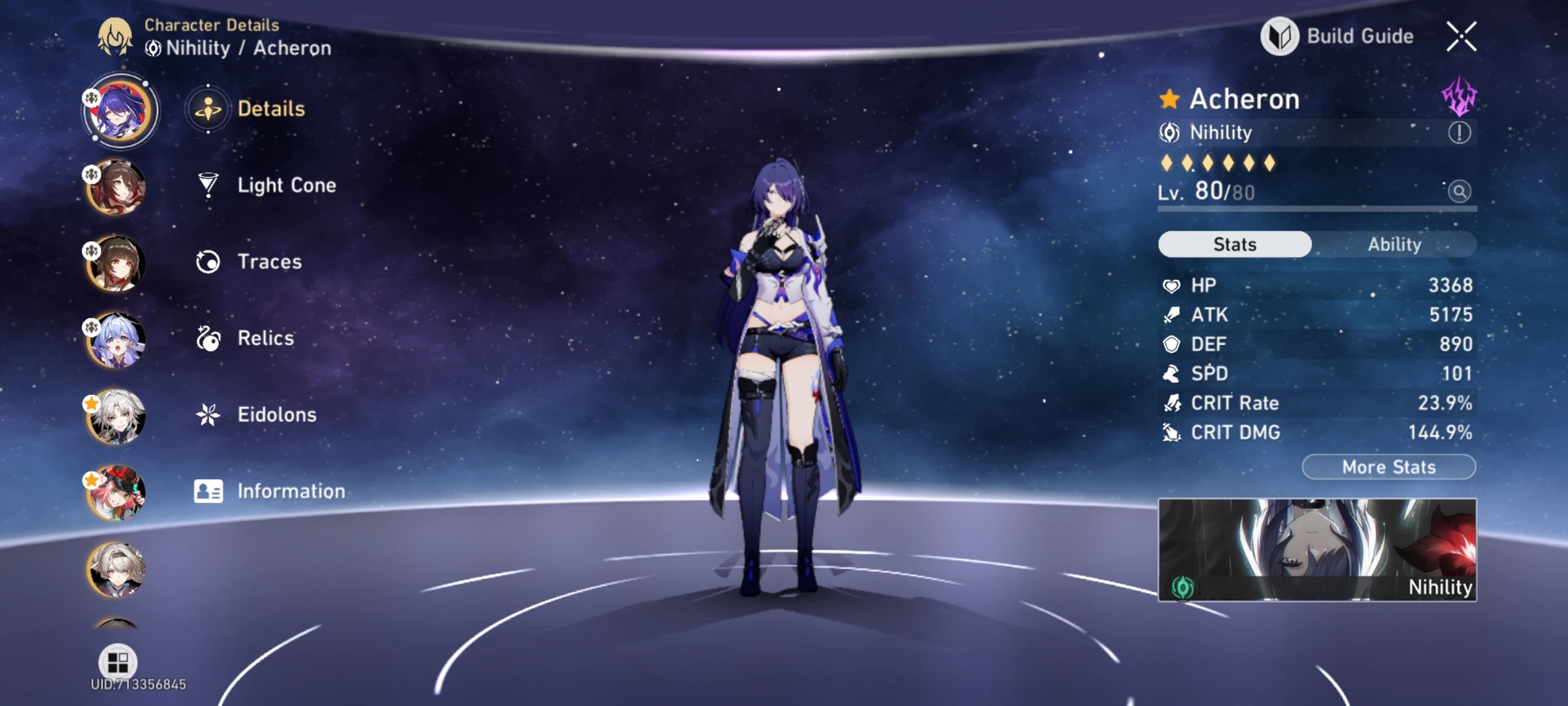Switch to the Ability tab
This screenshot has width=1568, height=706.
1396,244
